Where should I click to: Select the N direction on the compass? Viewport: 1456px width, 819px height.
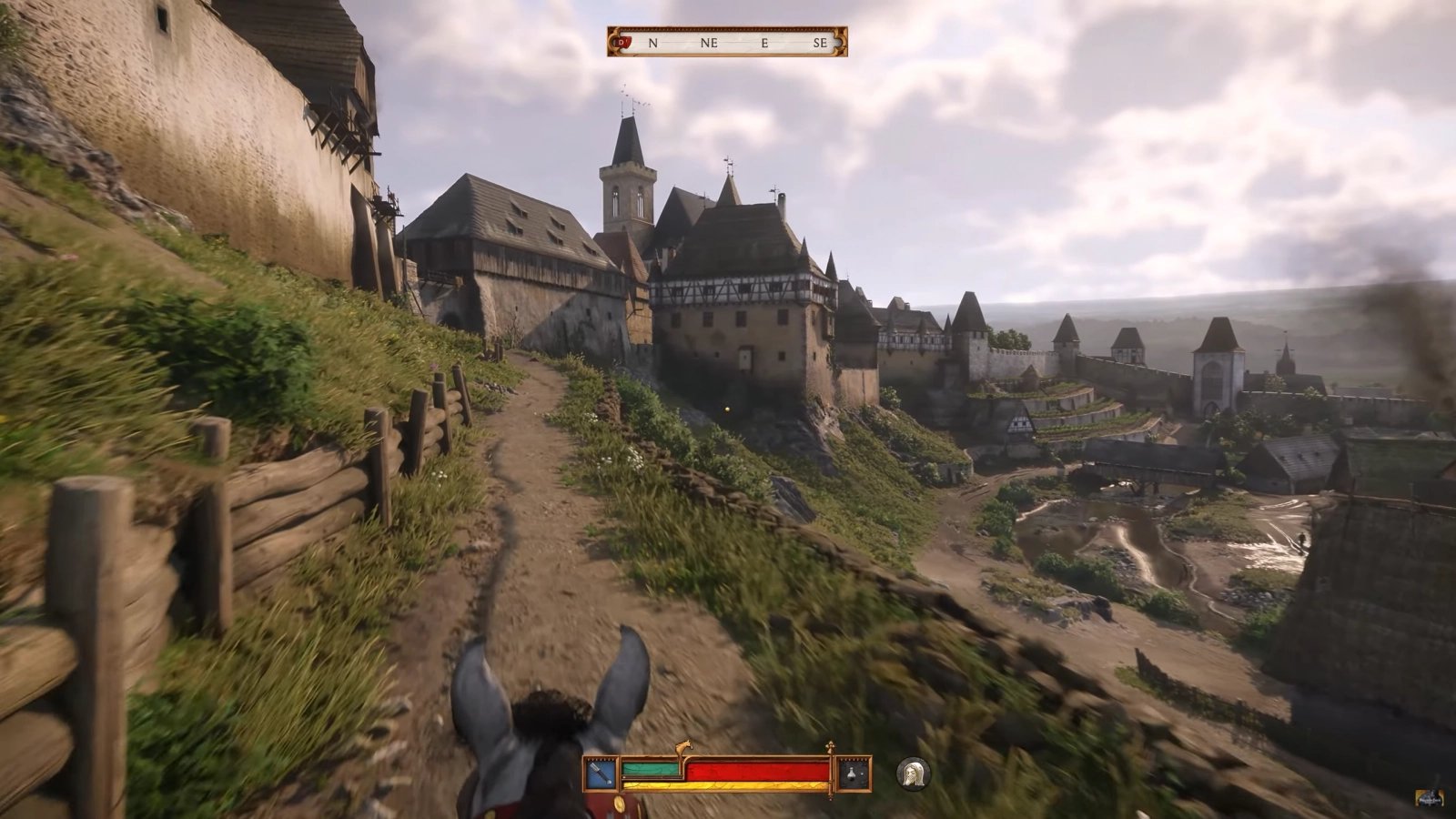(x=653, y=41)
